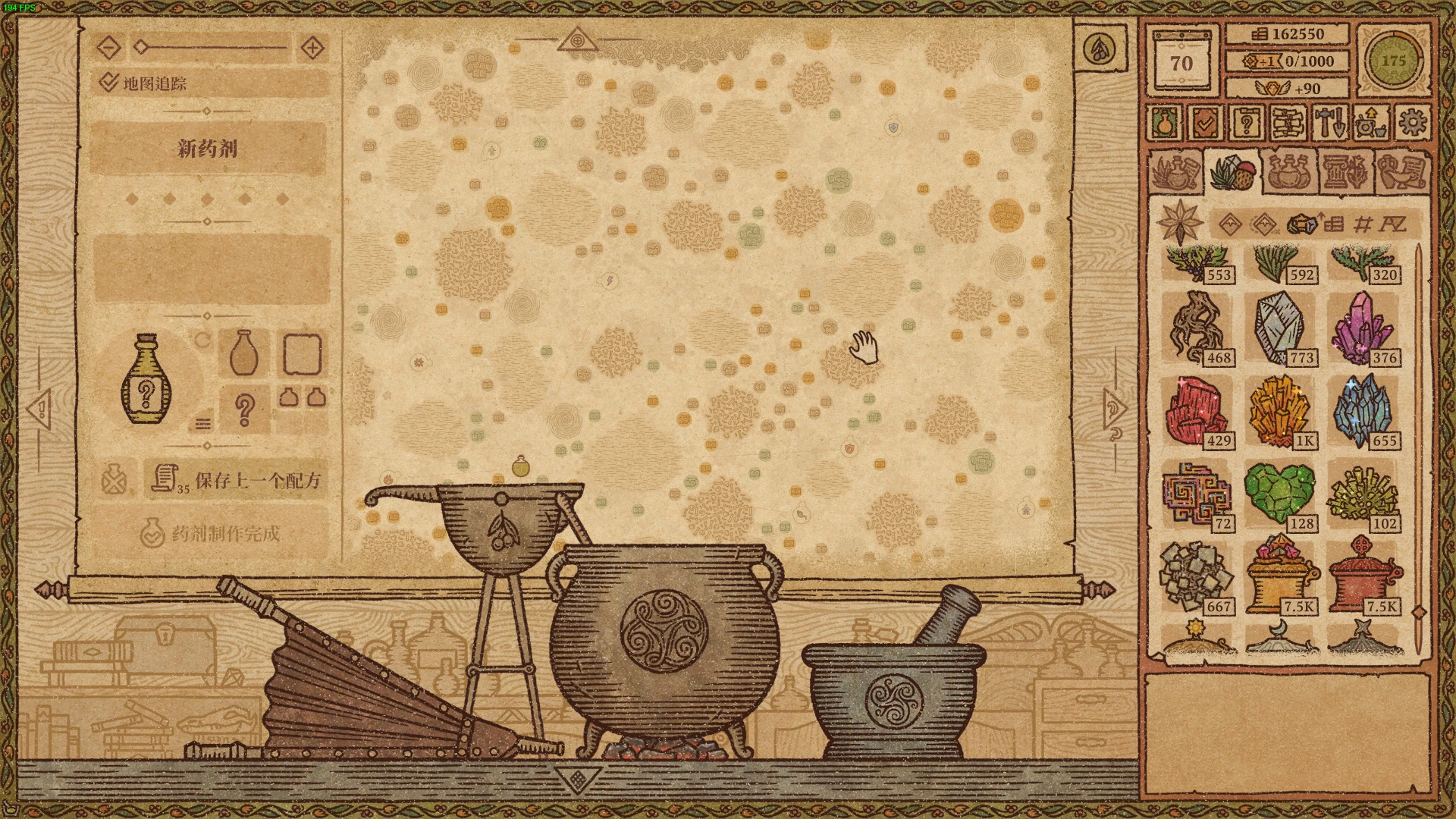This screenshot has width=1456, height=819.
Task: Click the map zoom-out minus button
Action: pos(109,49)
